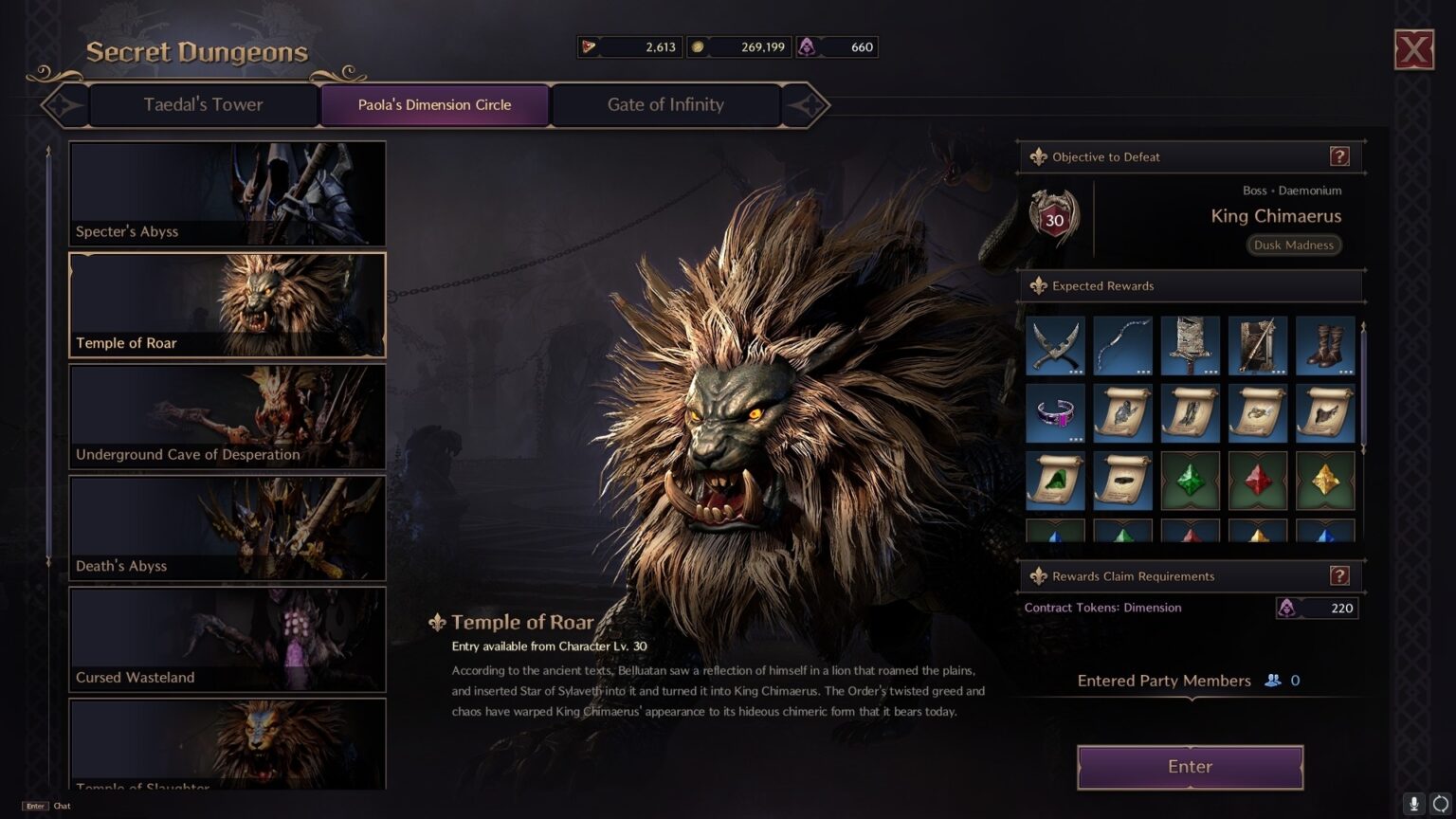
Task: Inspect the bow reward item icon
Action: coord(1122,345)
